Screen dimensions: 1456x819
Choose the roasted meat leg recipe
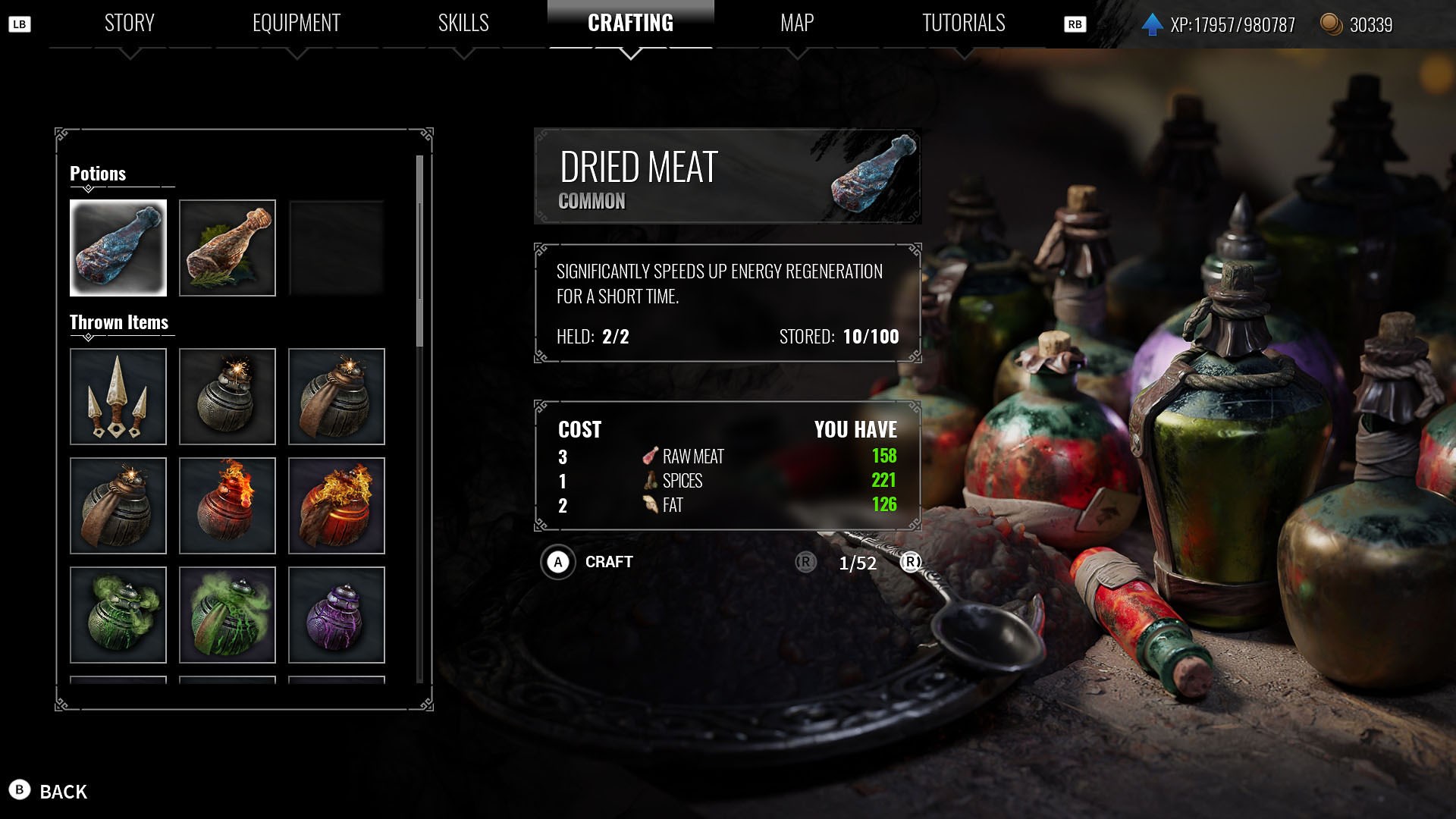[227, 248]
